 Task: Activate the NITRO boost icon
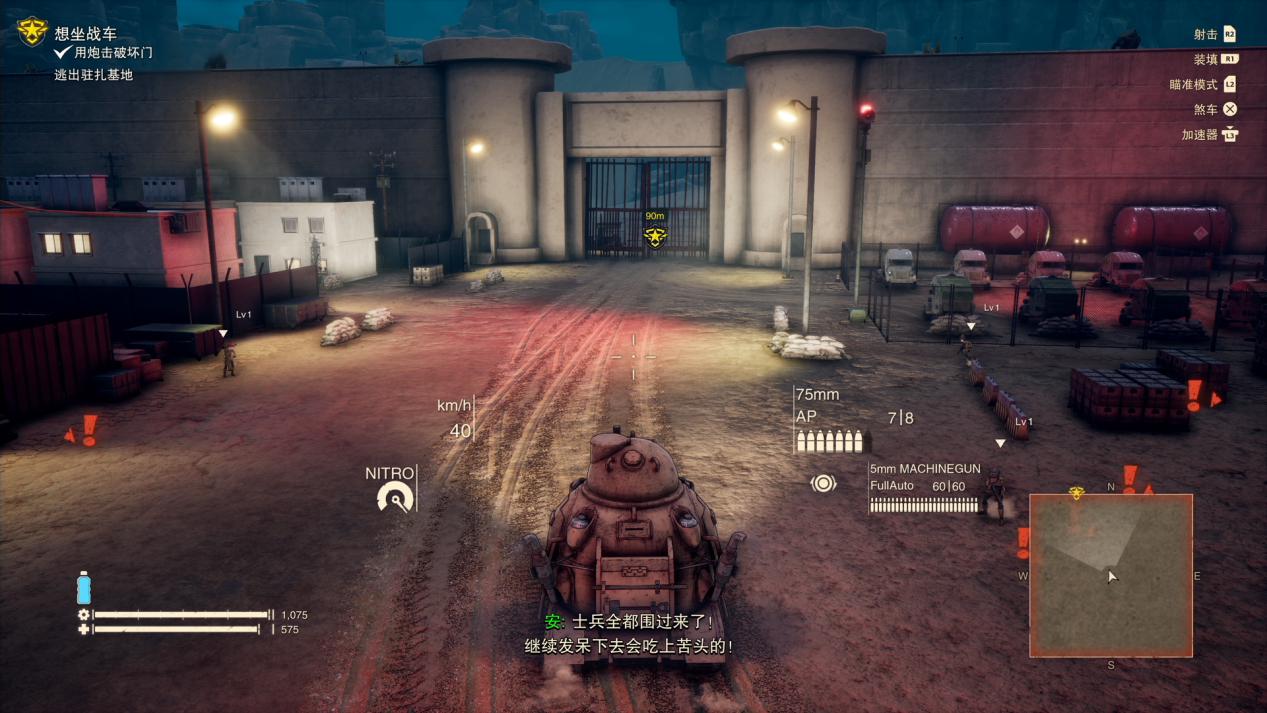[395, 497]
